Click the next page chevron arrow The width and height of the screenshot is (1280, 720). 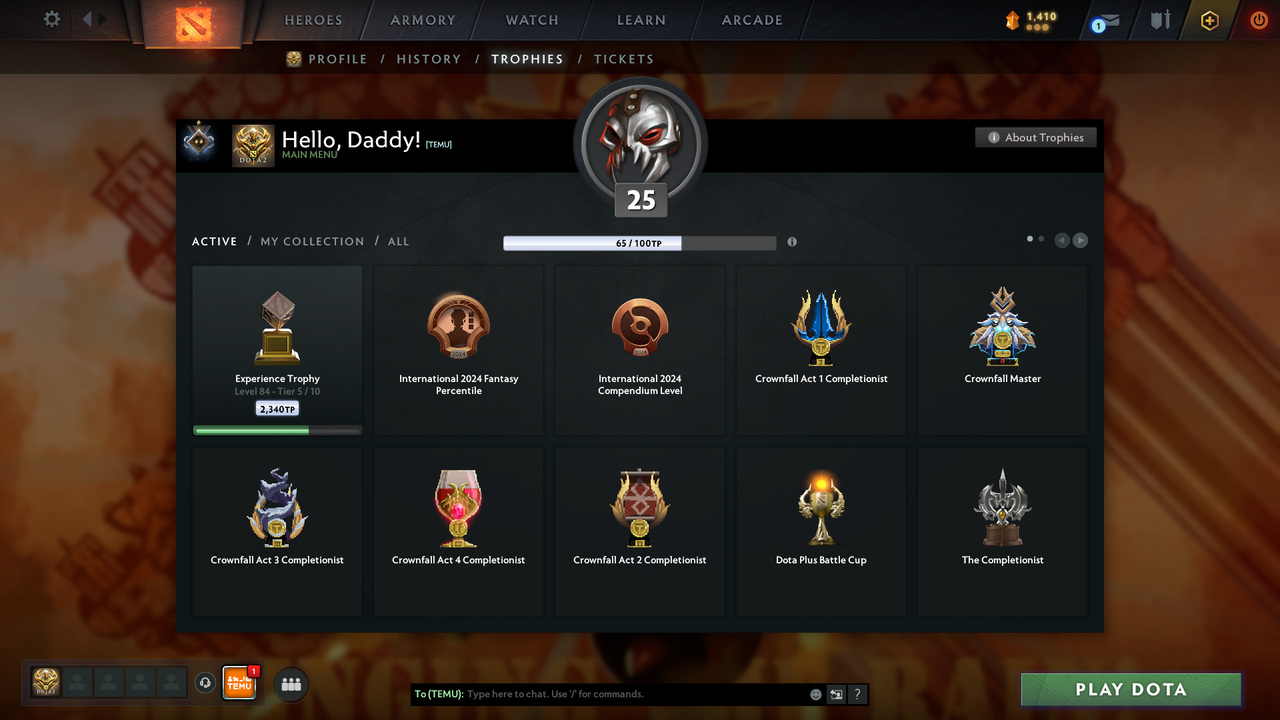(x=1081, y=240)
